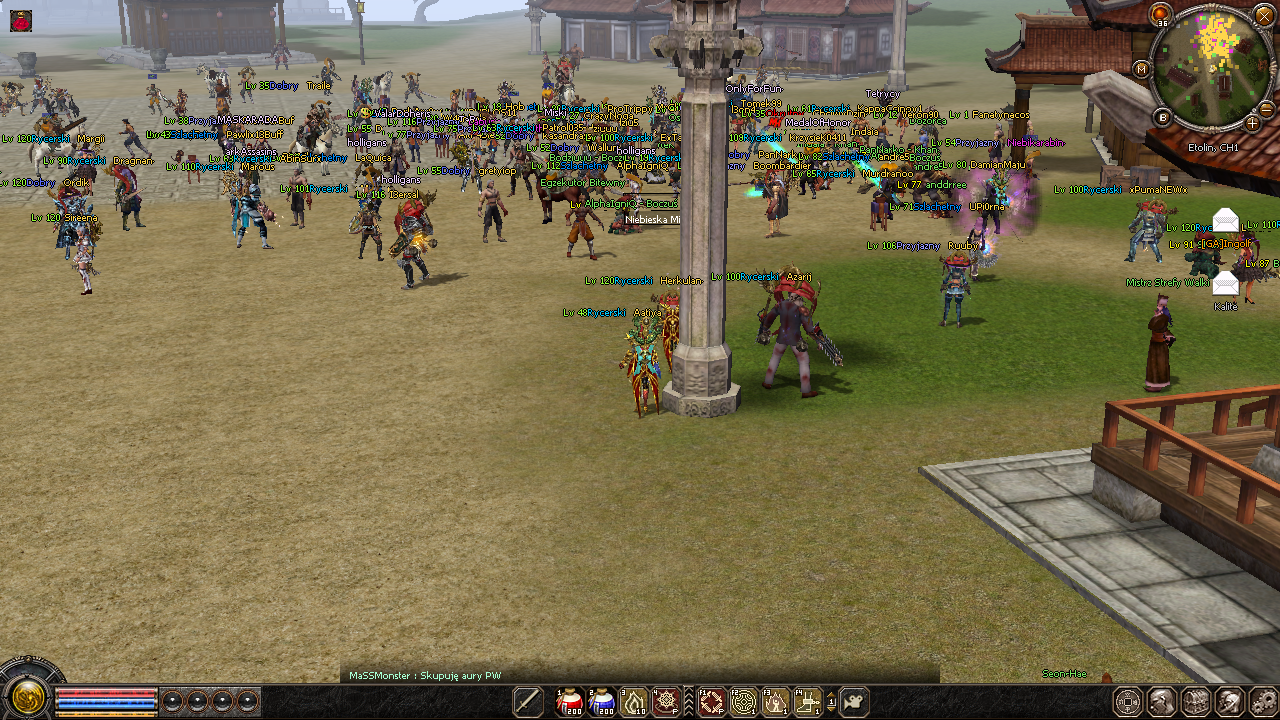
Task: Close the minimap with the X button
Action: pyautogui.click(x=1265, y=16)
